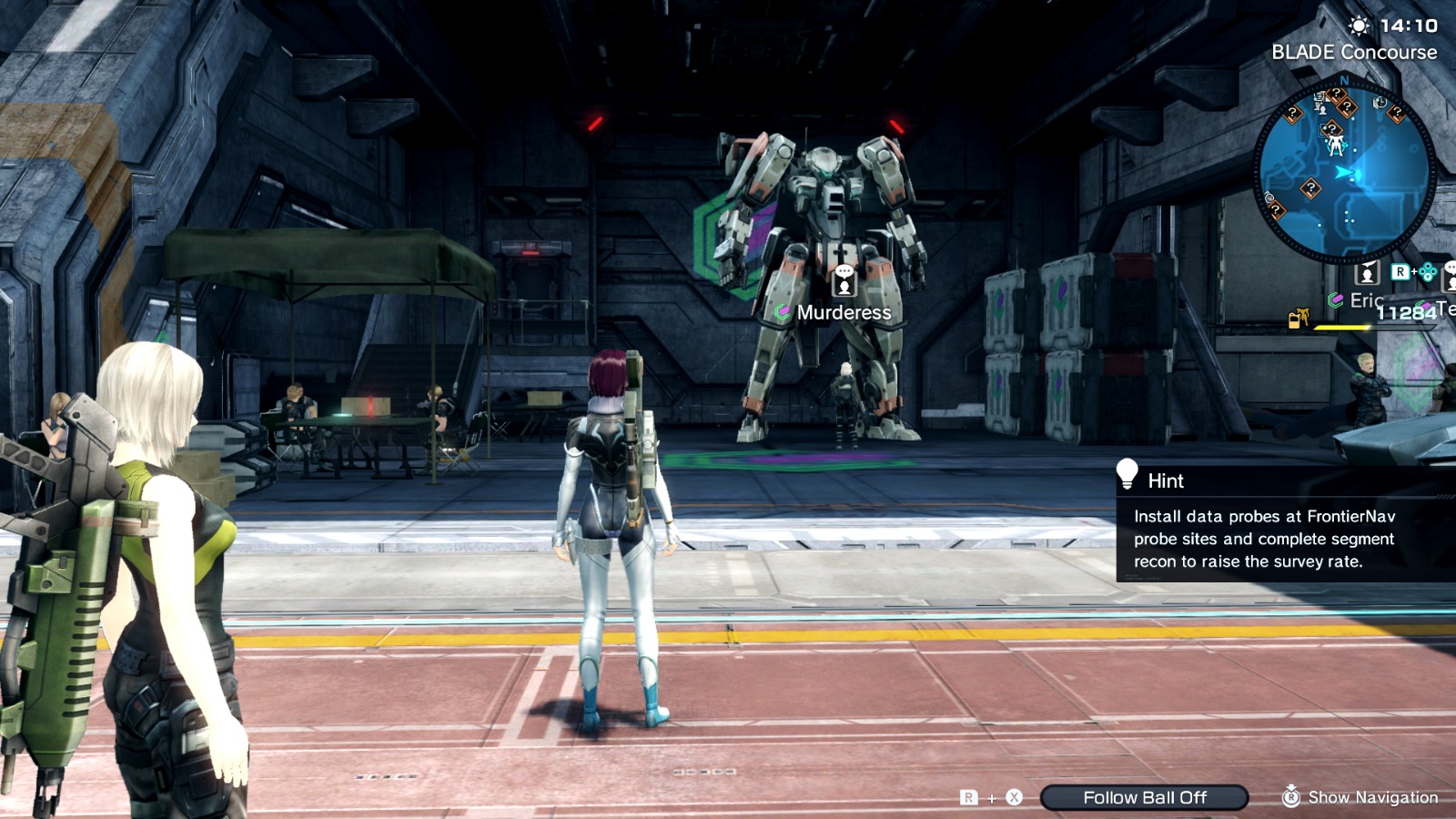Click Eric's green hexagonal class emblem
Image resolution: width=1456 pixels, height=819 pixels.
pyautogui.click(x=1336, y=298)
